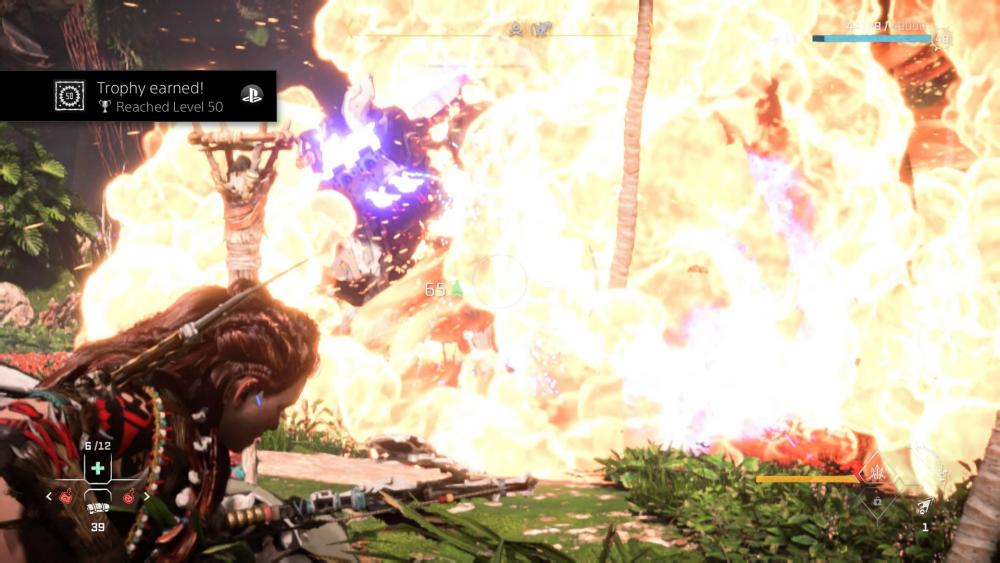Select the medicinal berries slot

click(97, 505)
